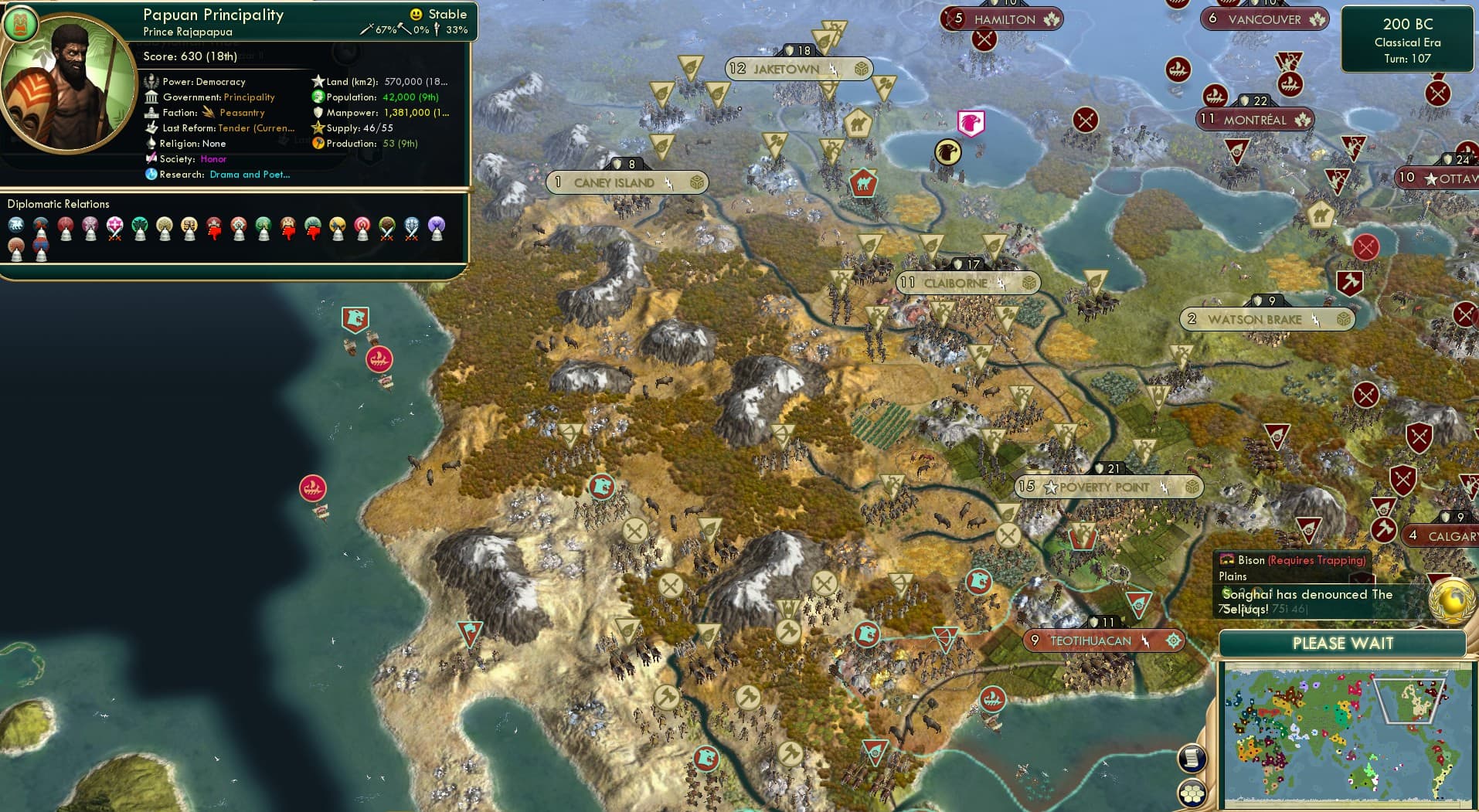The height and width of the screenshot is (812, 1479).
Task: Click the Research beaker icon
Action: point(151,176)
